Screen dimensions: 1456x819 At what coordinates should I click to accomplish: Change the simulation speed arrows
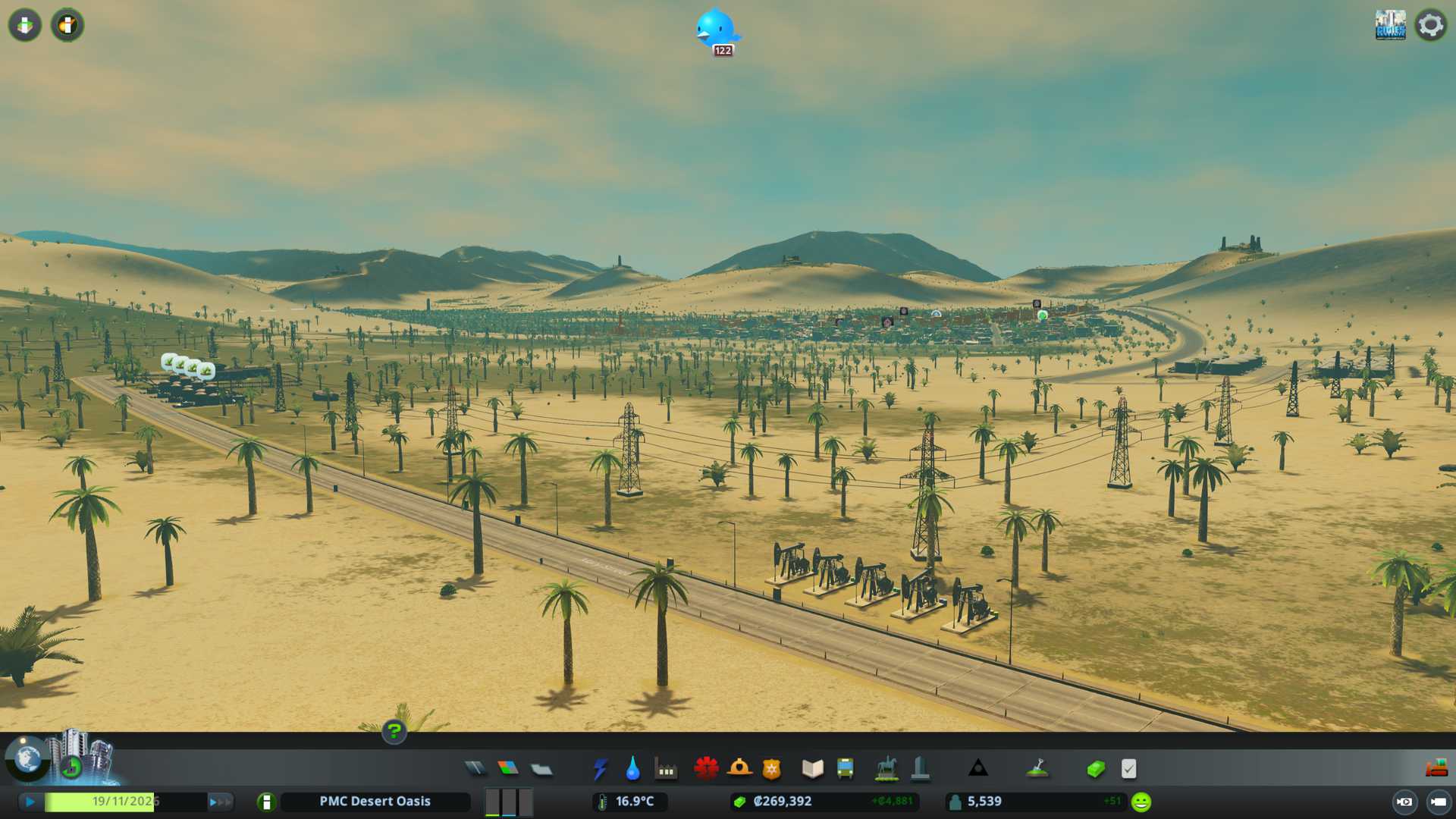click(x=219, y=802)
